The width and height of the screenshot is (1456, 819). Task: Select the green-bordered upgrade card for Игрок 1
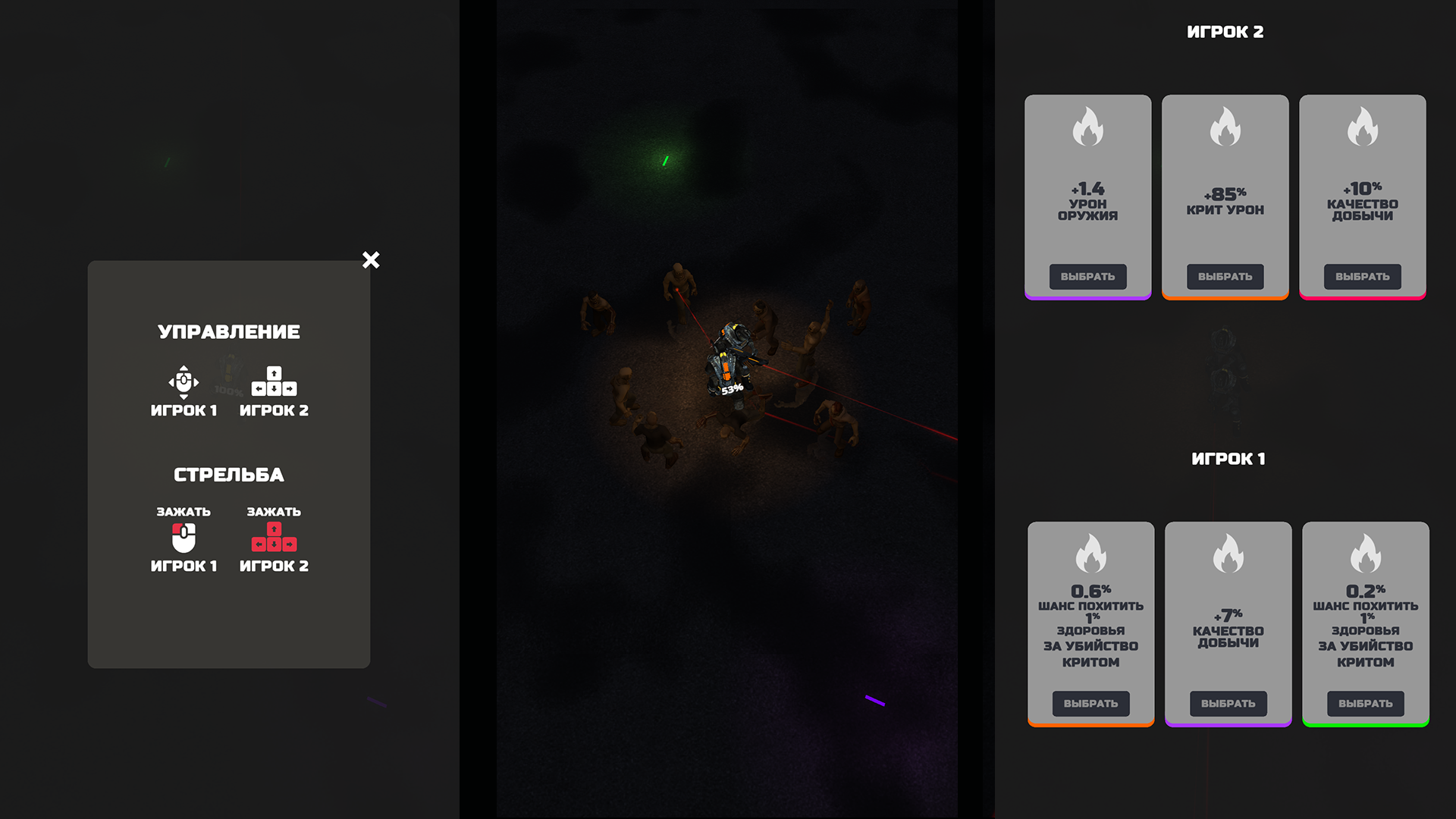click(x=1365, y=703)
